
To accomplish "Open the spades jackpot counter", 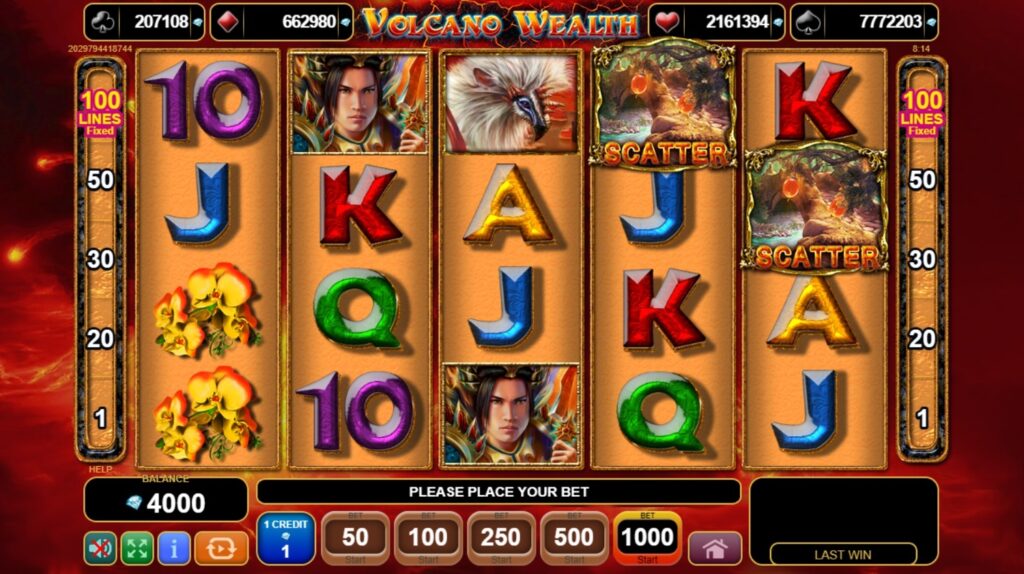I will point(864,21).
